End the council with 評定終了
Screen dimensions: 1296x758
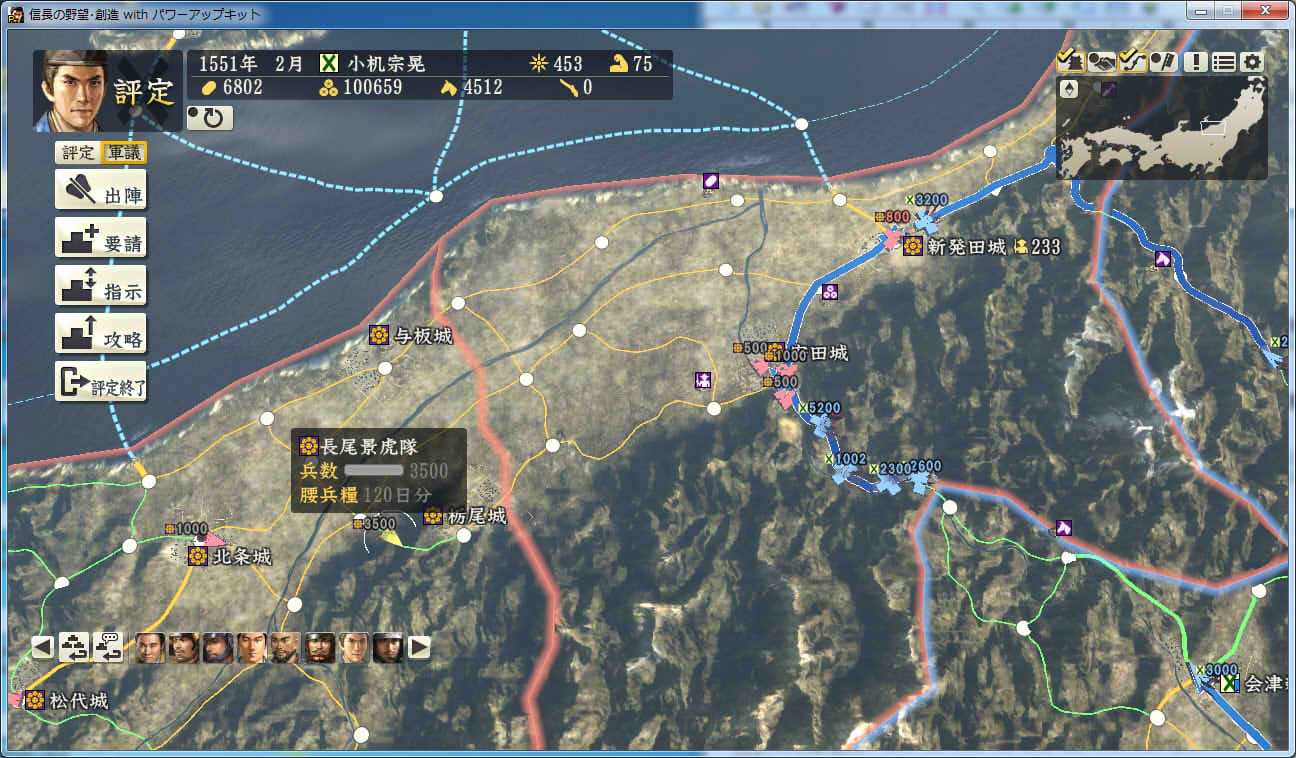[x=101, y=382]
